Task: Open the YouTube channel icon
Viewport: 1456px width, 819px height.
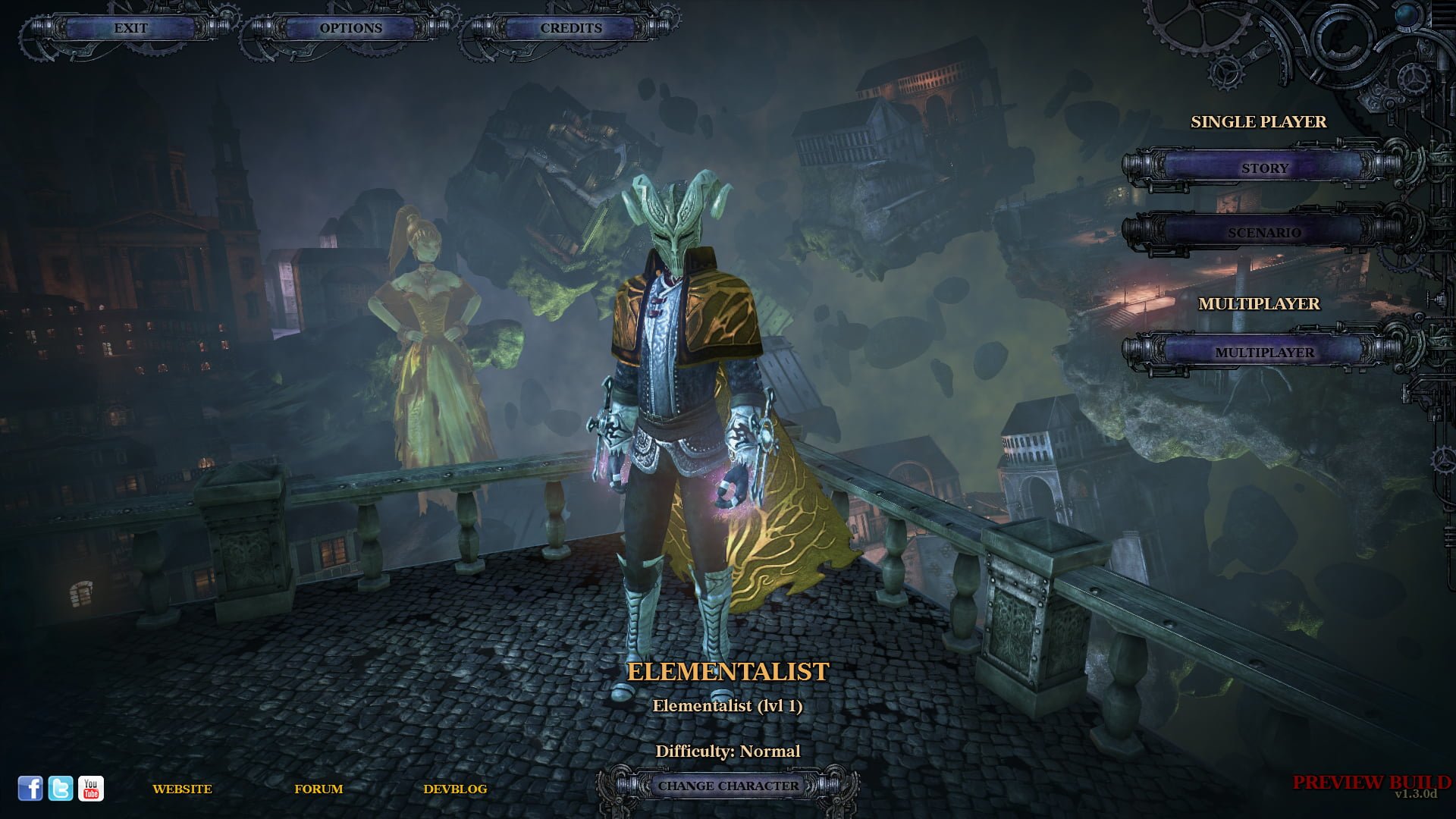Action: (x=91, y=789)
